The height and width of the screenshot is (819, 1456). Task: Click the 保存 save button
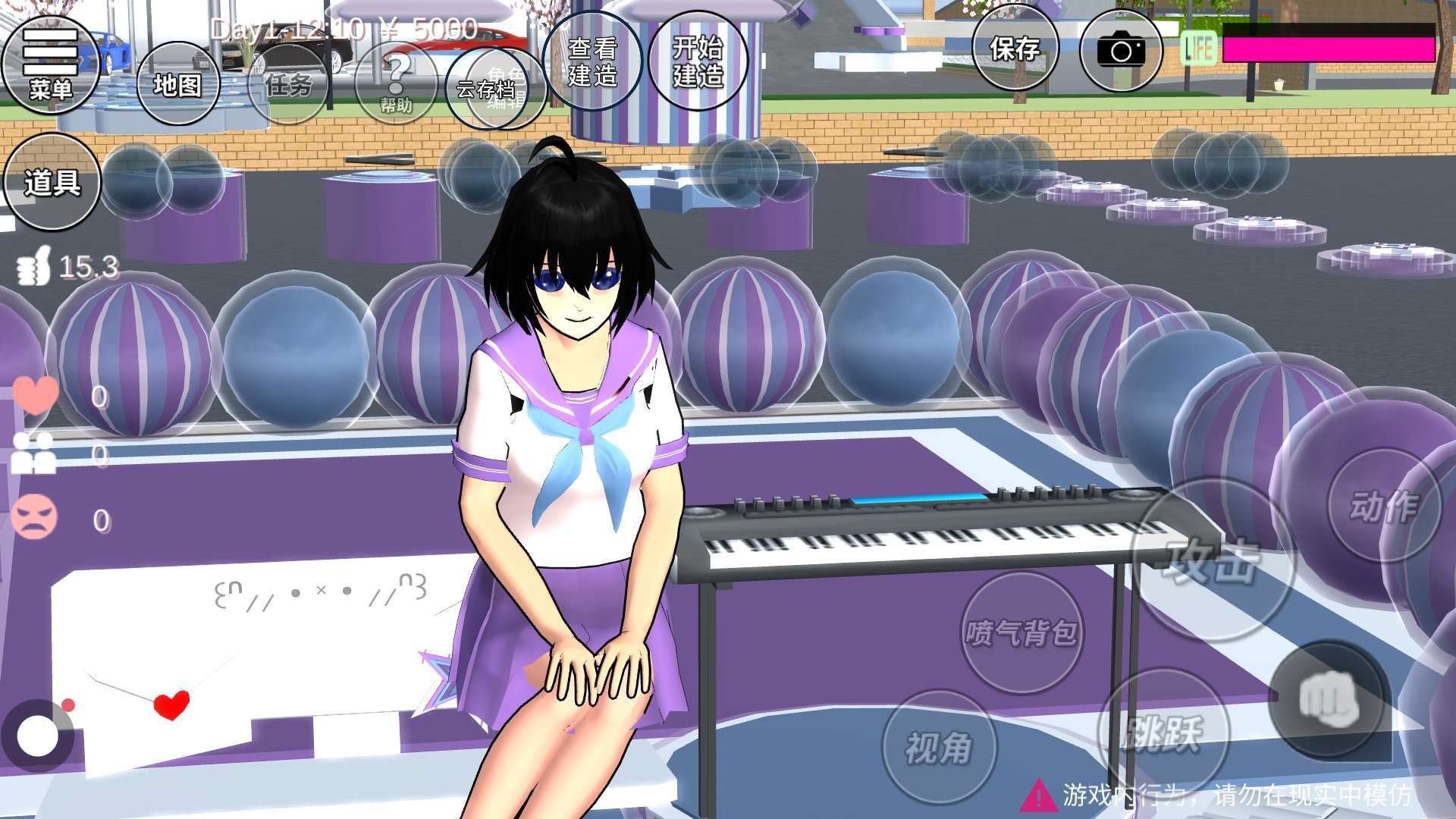(x=1015, y=50)
